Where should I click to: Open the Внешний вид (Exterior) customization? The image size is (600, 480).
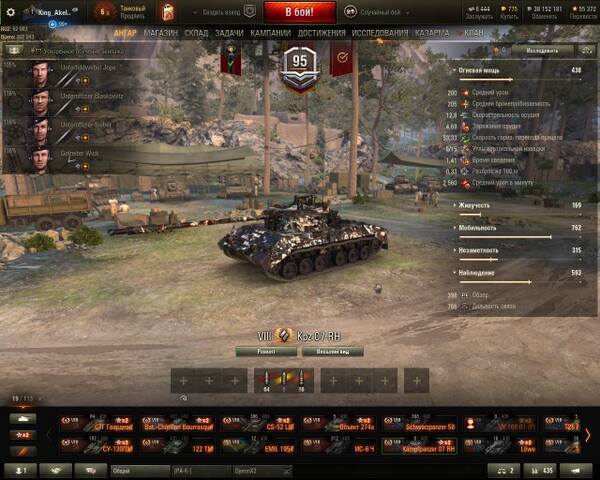[x=332, y=352]
